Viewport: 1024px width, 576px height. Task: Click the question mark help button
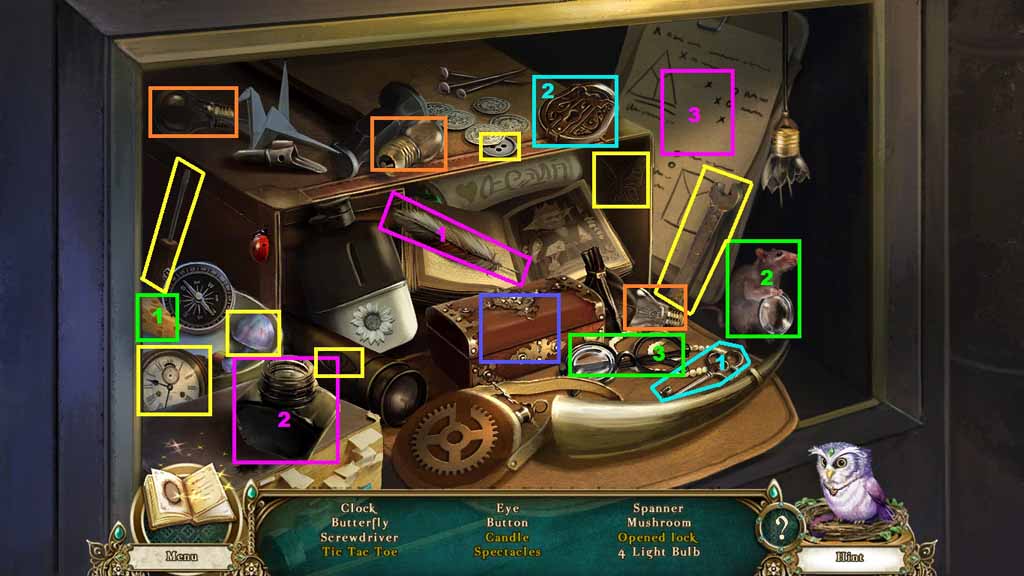(x=780, y=526)
